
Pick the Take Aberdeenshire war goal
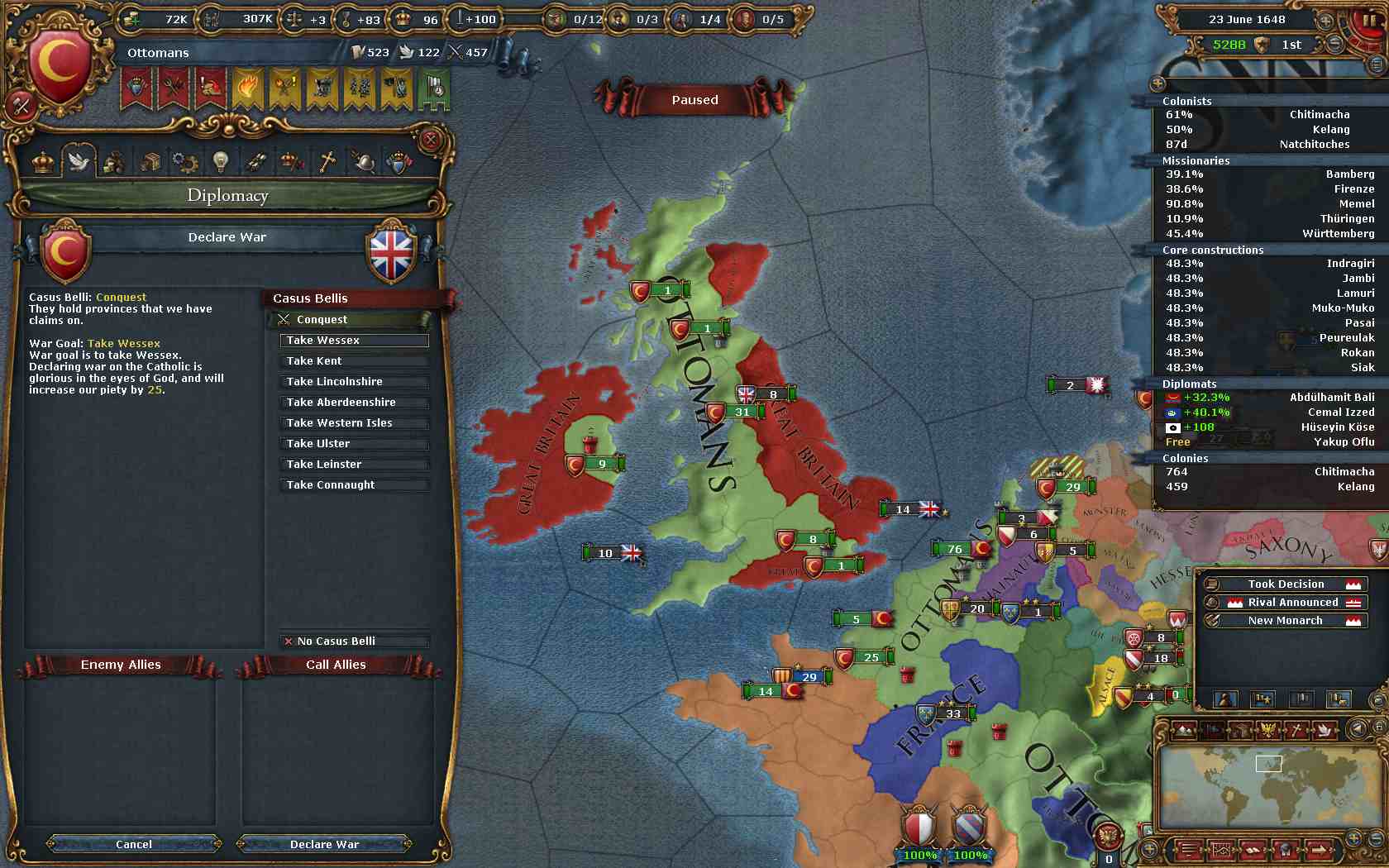354,403
